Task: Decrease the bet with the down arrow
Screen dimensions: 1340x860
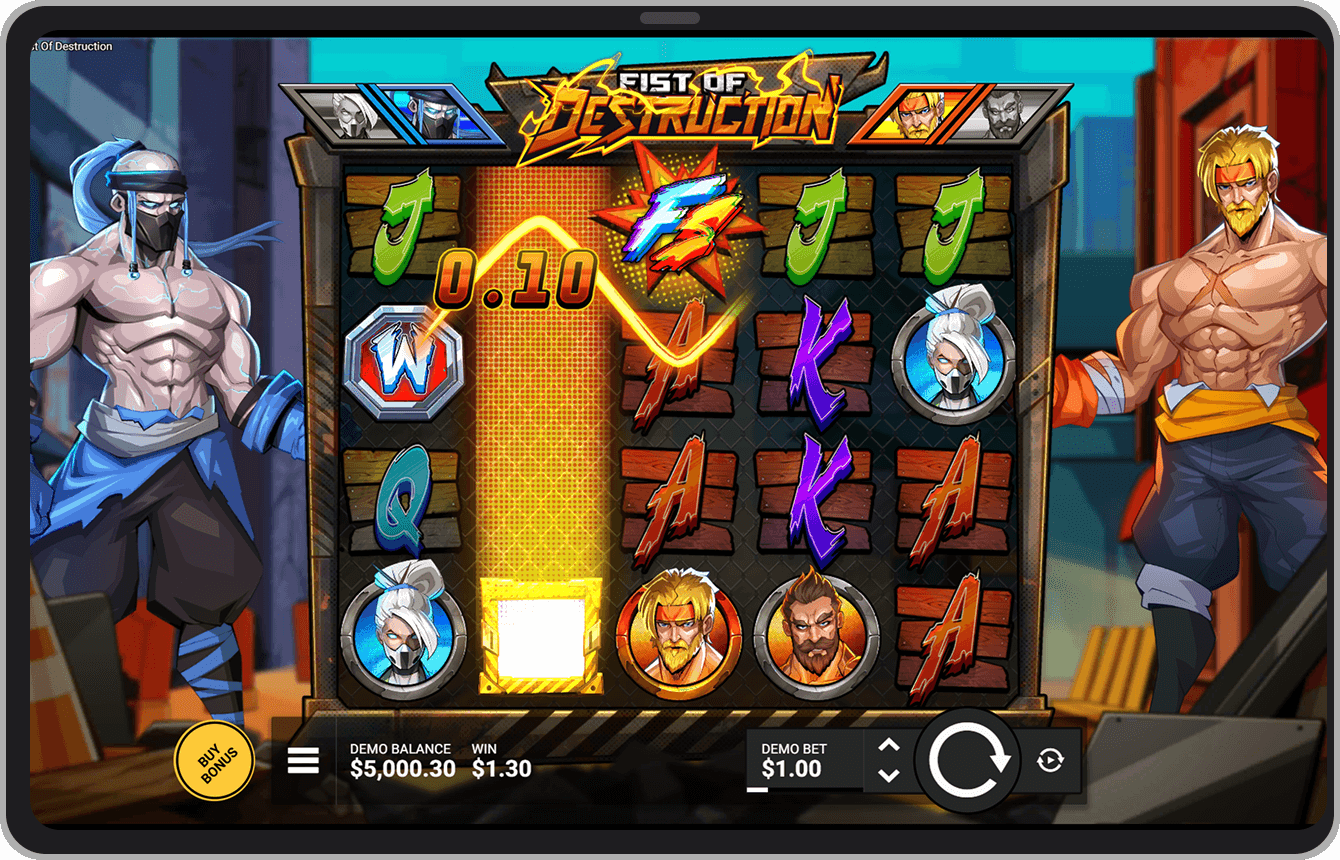Action: click(x=888, y=777)
